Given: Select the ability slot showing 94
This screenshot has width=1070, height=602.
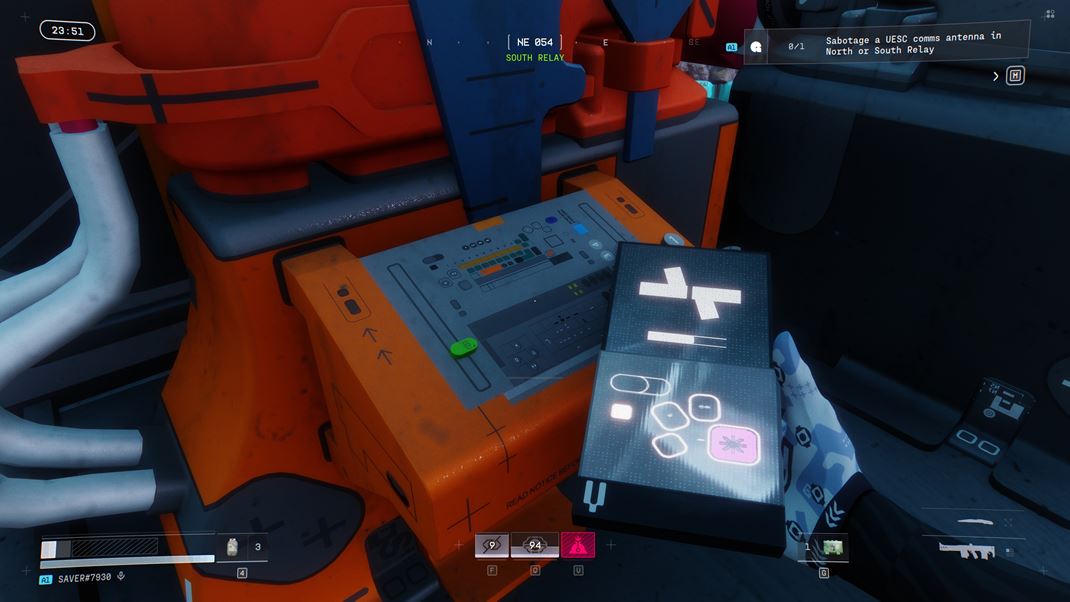Looking at the screenshot, I should (x=534, y=545).
